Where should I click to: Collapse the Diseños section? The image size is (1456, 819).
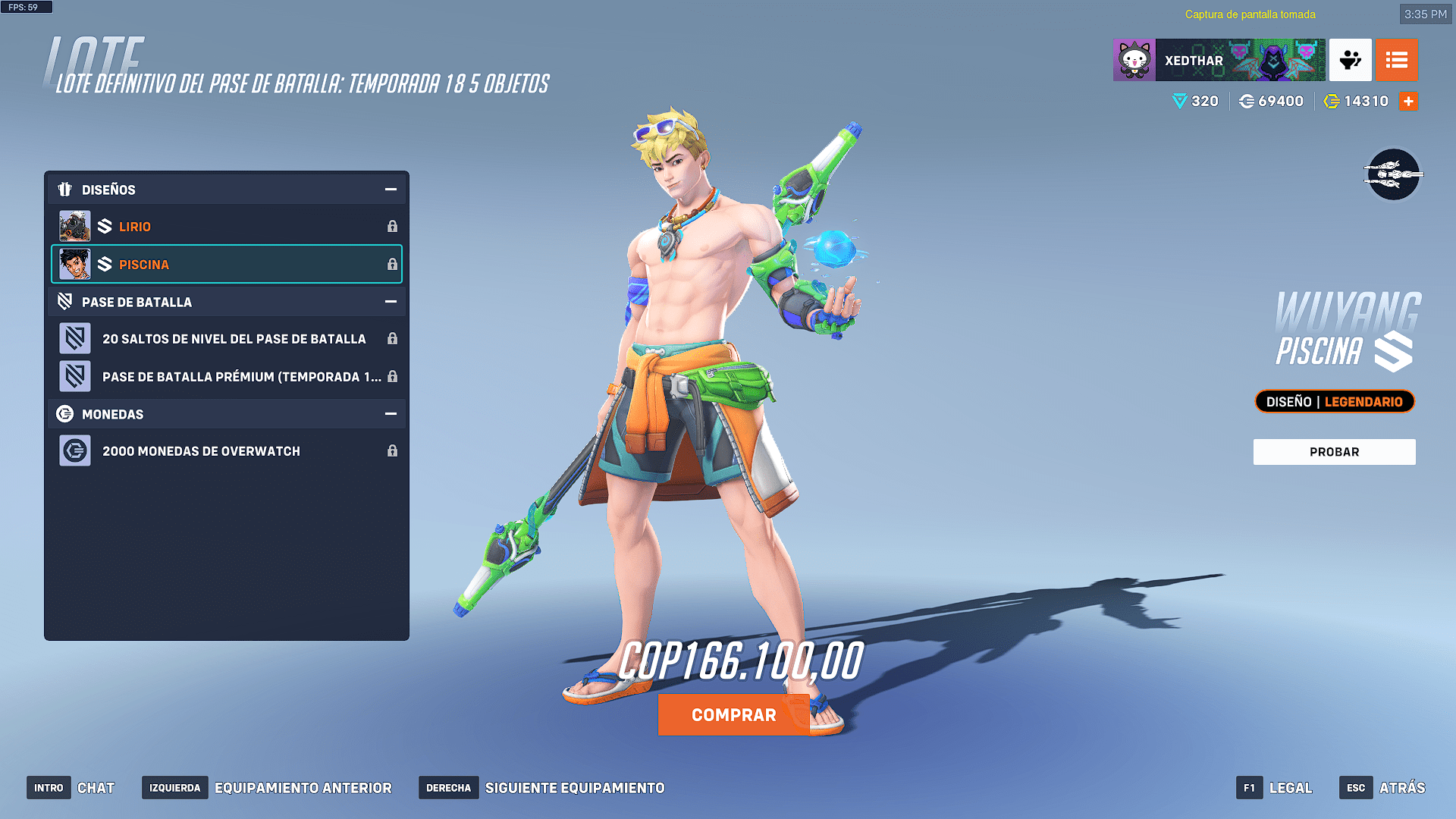391,190
